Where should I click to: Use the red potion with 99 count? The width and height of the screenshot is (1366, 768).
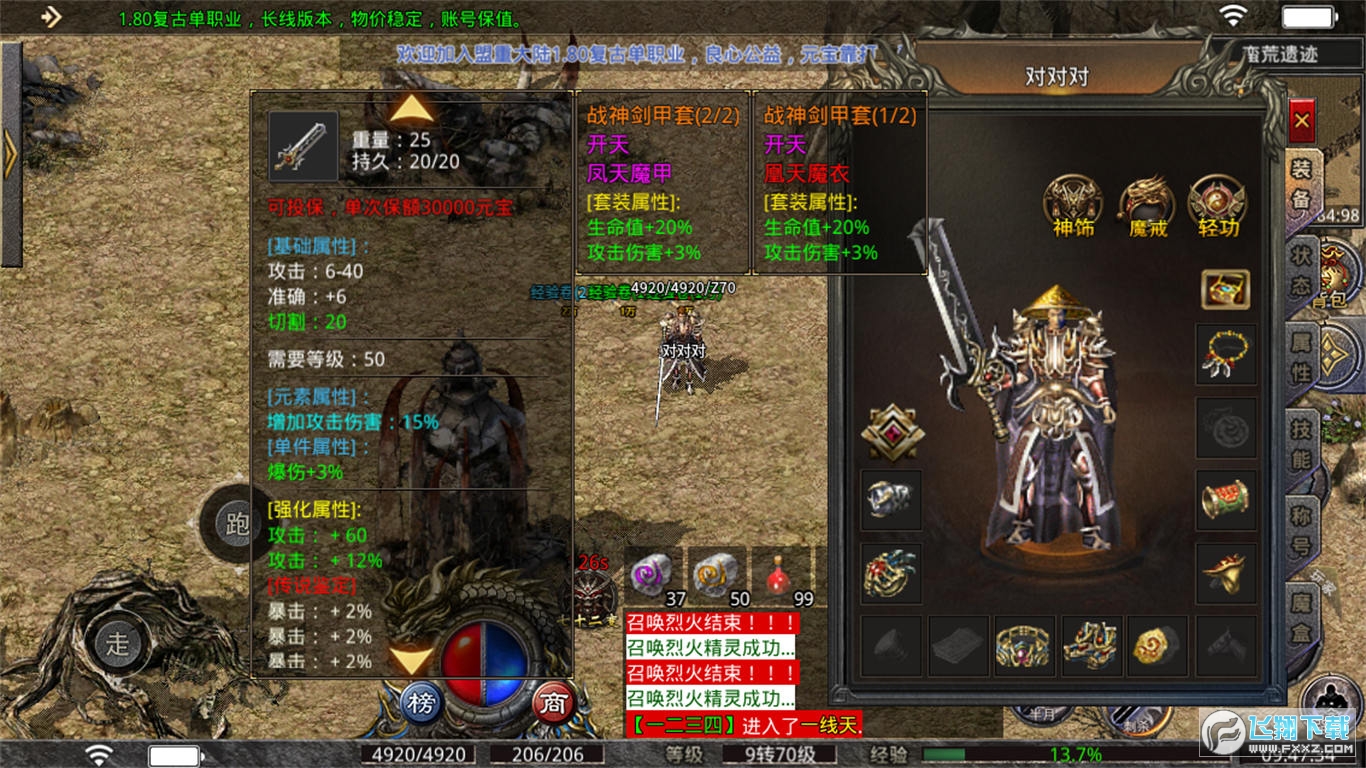[x=781, y=577]
